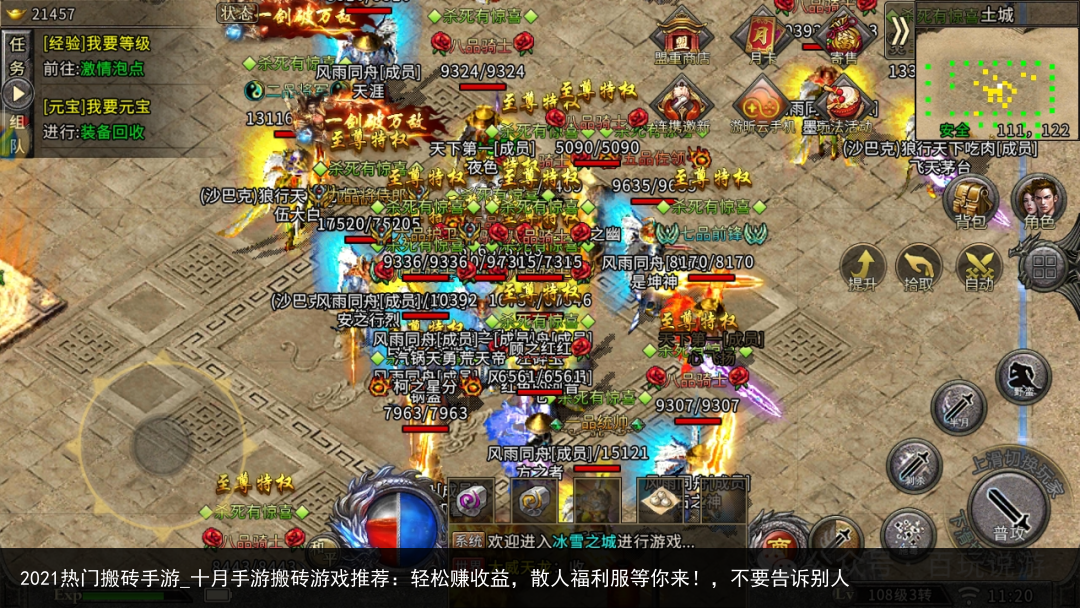Switch to the 任务 quest tab
Viewport: 1080px width, 608px height.
[x=17, y=55]
